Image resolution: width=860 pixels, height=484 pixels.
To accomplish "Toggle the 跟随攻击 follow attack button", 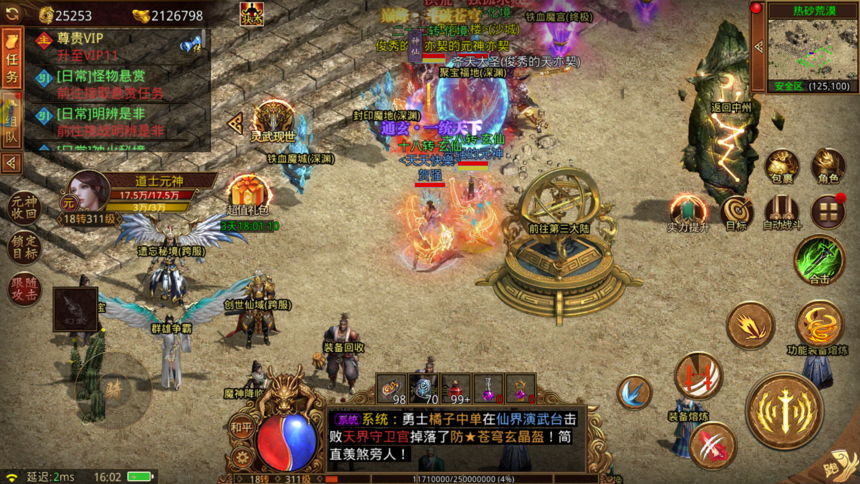I will [x=24, y=288].
